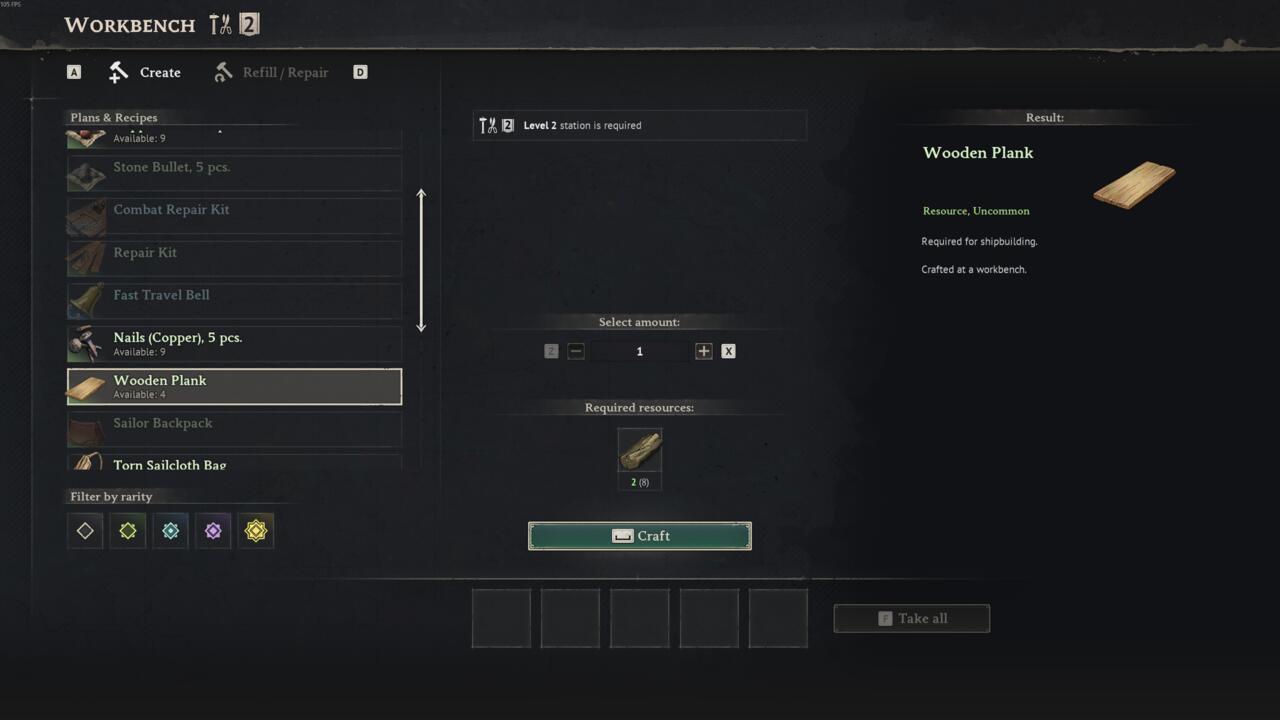Increase craft amount with plus button
Viewport: 1280px width, 720px height.
[704, 351]
